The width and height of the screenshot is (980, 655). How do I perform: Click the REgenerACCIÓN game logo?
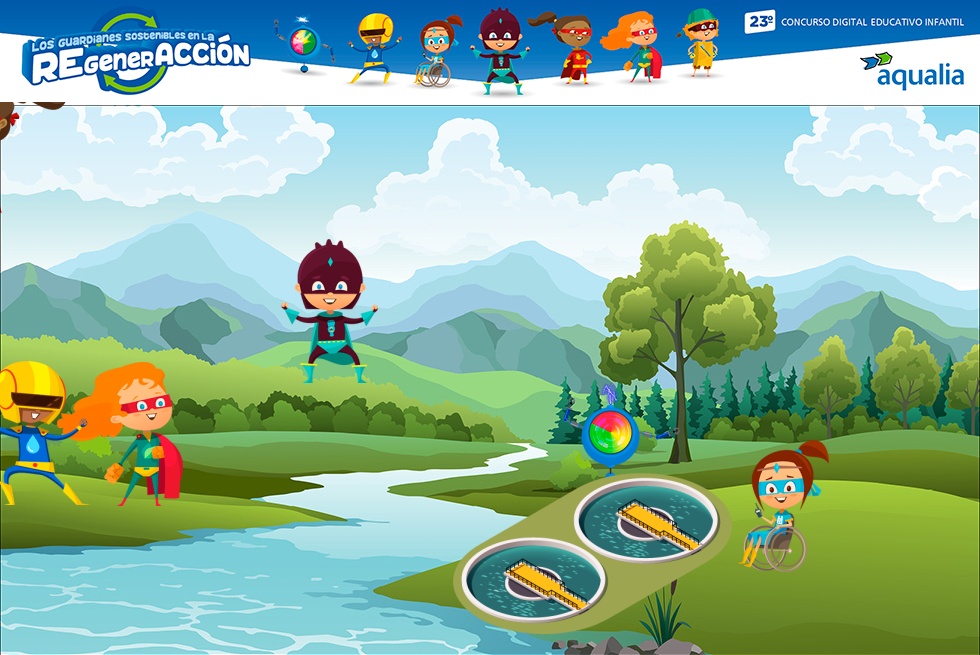tap(136, 55)
